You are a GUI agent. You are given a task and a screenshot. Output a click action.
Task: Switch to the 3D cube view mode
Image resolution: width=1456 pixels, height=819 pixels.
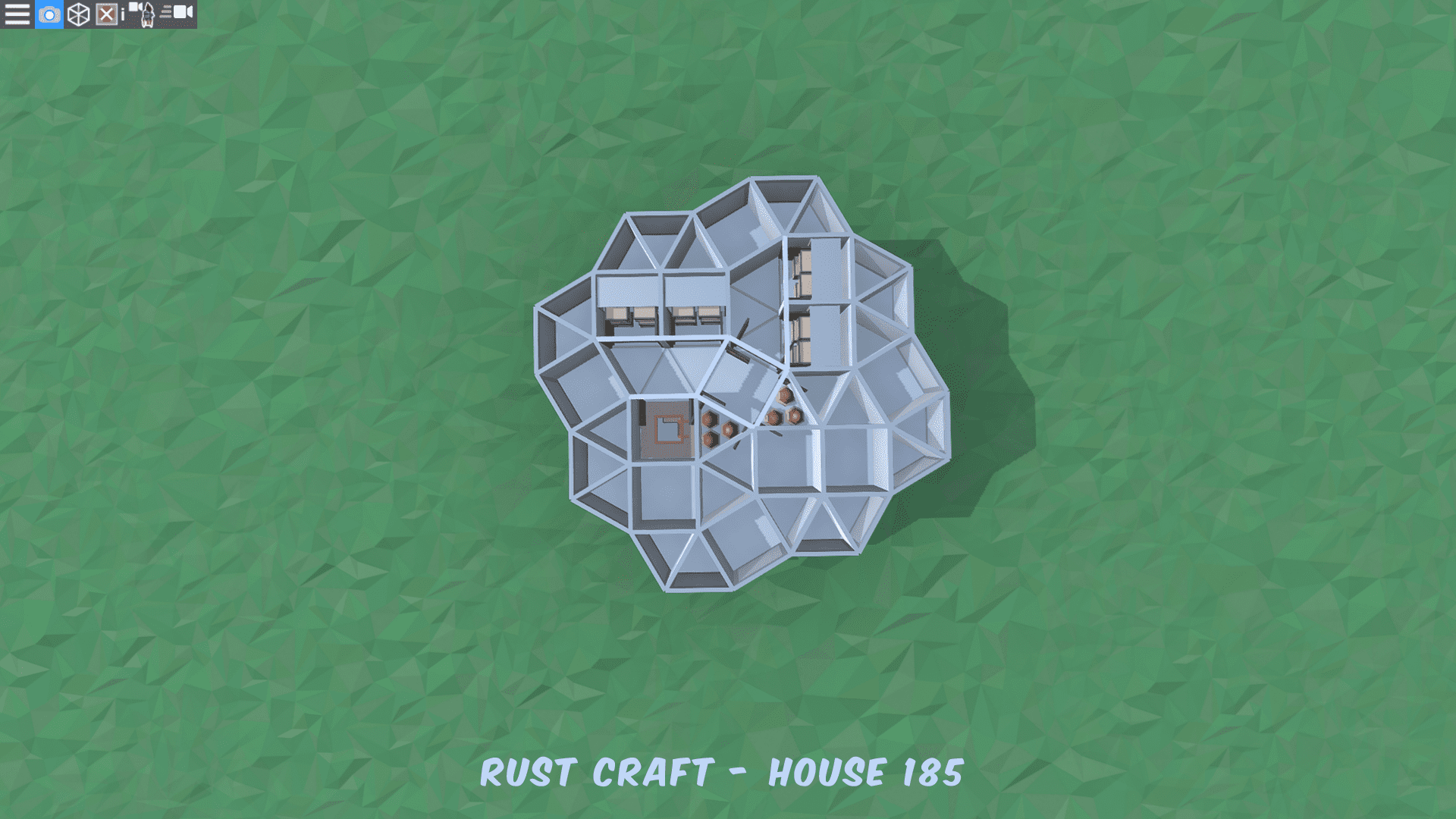click(x=78, y=13)
